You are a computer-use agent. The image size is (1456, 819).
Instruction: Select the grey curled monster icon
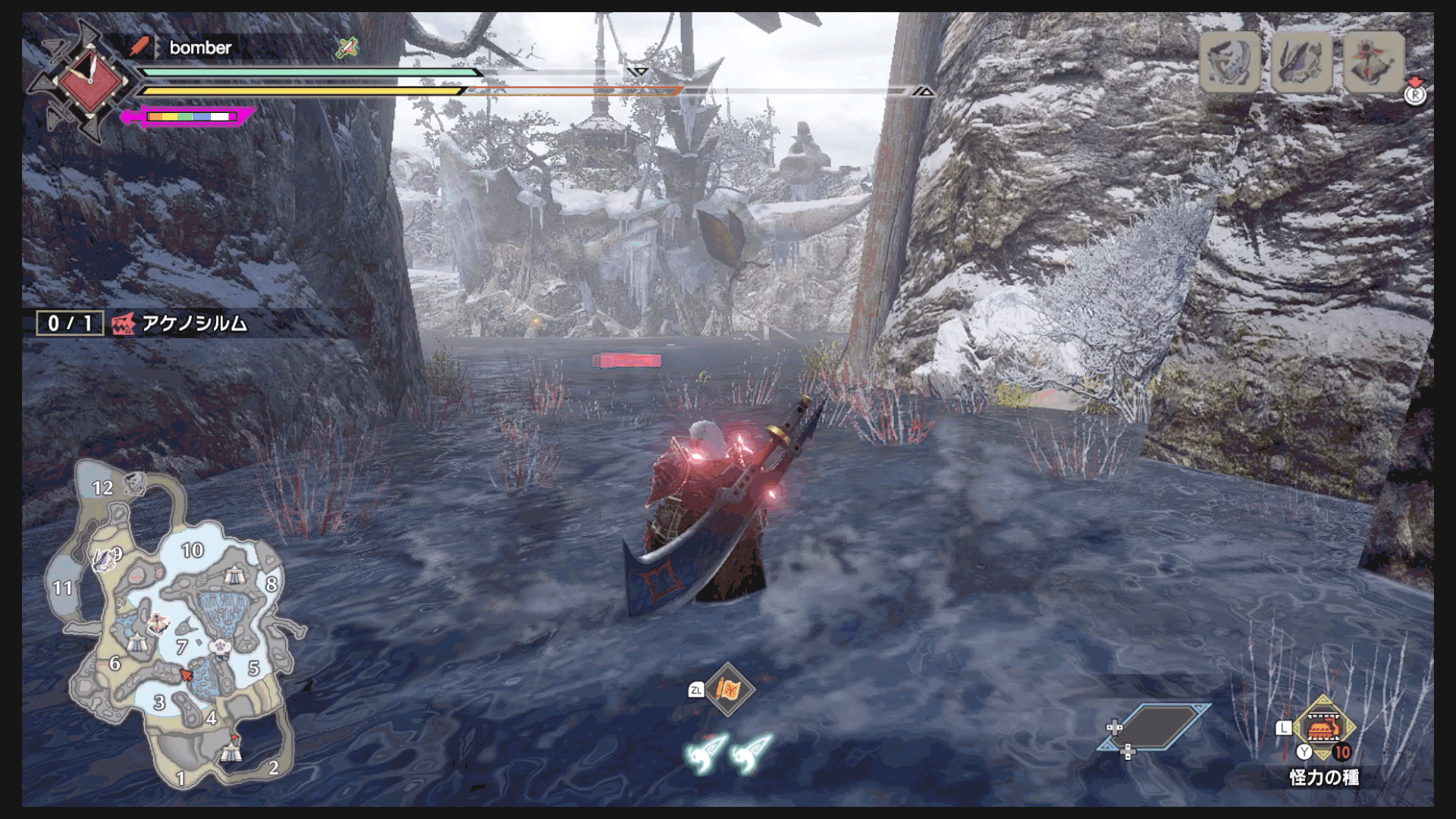pyautogui.click(x=1230, y=62)
